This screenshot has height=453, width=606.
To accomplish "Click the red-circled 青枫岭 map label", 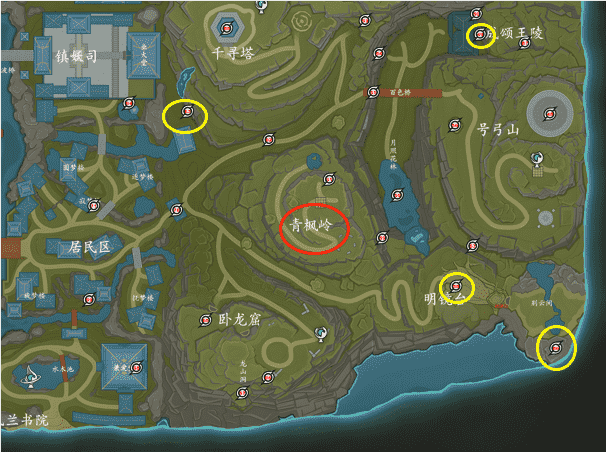I will (313, 227).
